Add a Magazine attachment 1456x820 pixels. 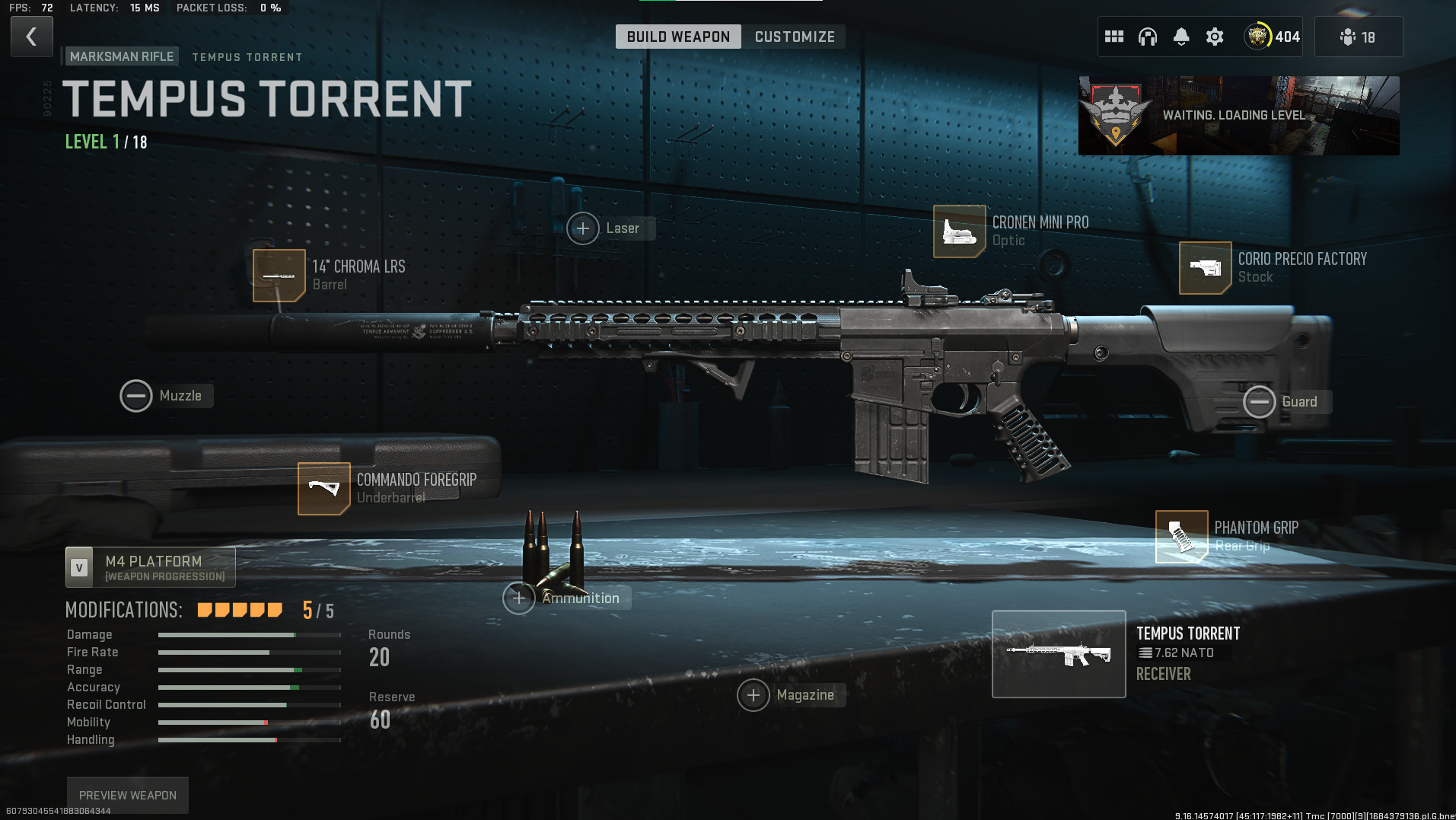753,695
